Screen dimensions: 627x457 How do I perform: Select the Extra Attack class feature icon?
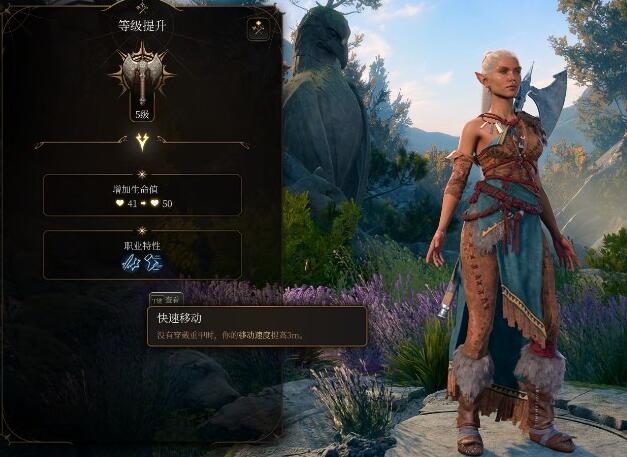131,262
